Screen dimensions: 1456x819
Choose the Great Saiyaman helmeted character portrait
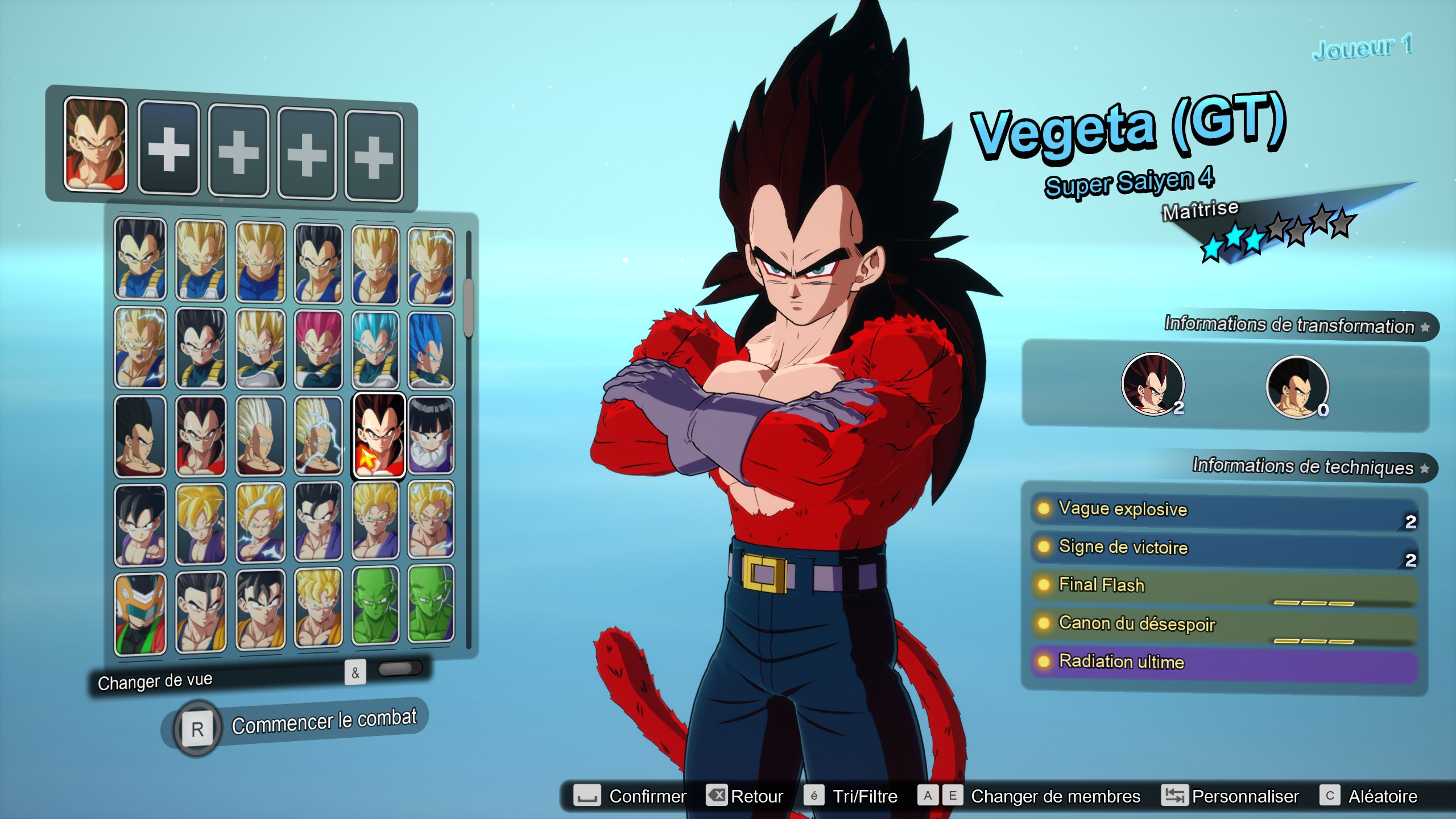[x=140, y=613]
